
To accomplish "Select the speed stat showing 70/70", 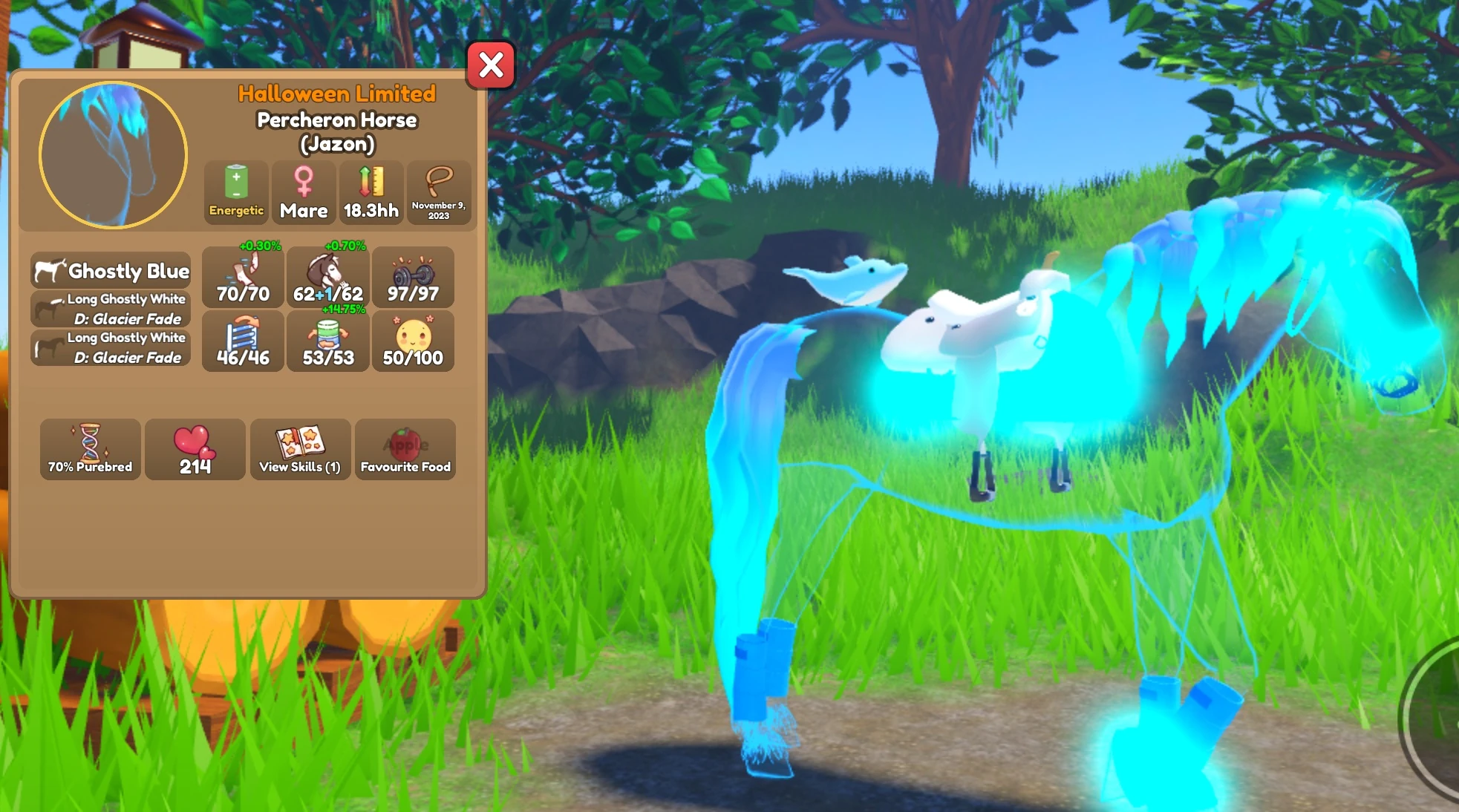I will [x=242, y=278].
